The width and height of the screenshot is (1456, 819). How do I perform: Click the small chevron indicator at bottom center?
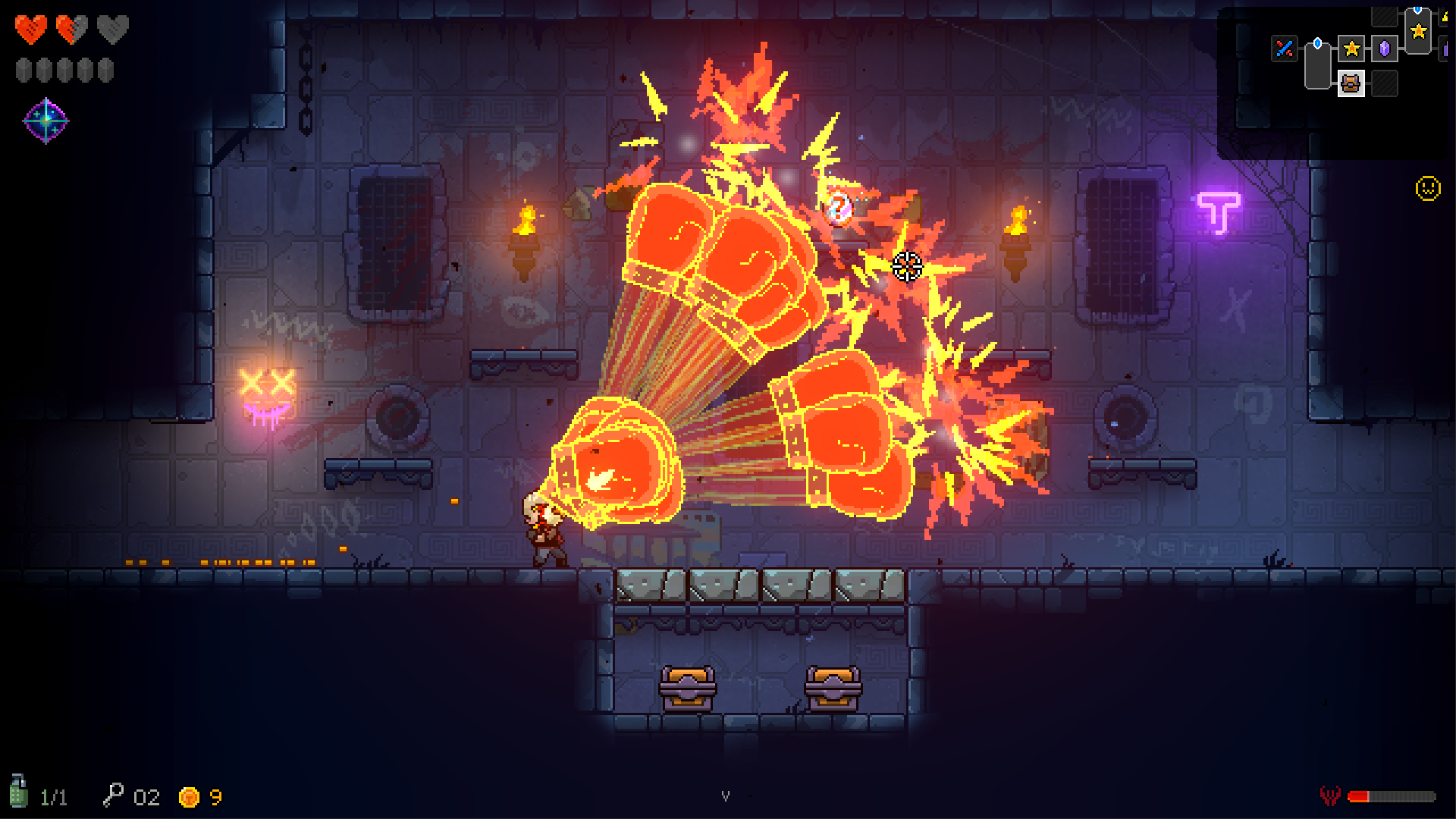(x=727, y=796)
